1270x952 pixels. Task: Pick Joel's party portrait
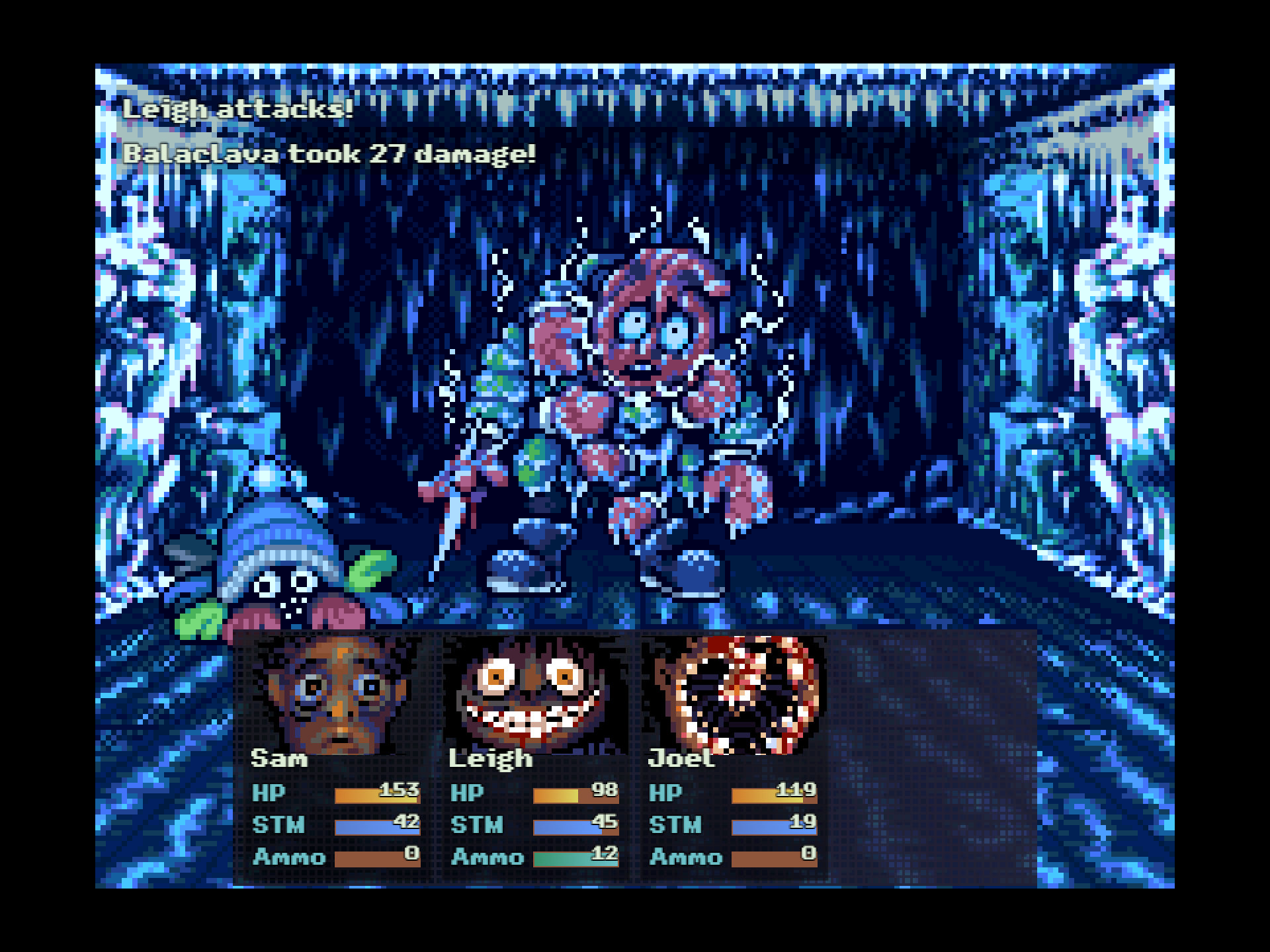(x=734, y=694)
